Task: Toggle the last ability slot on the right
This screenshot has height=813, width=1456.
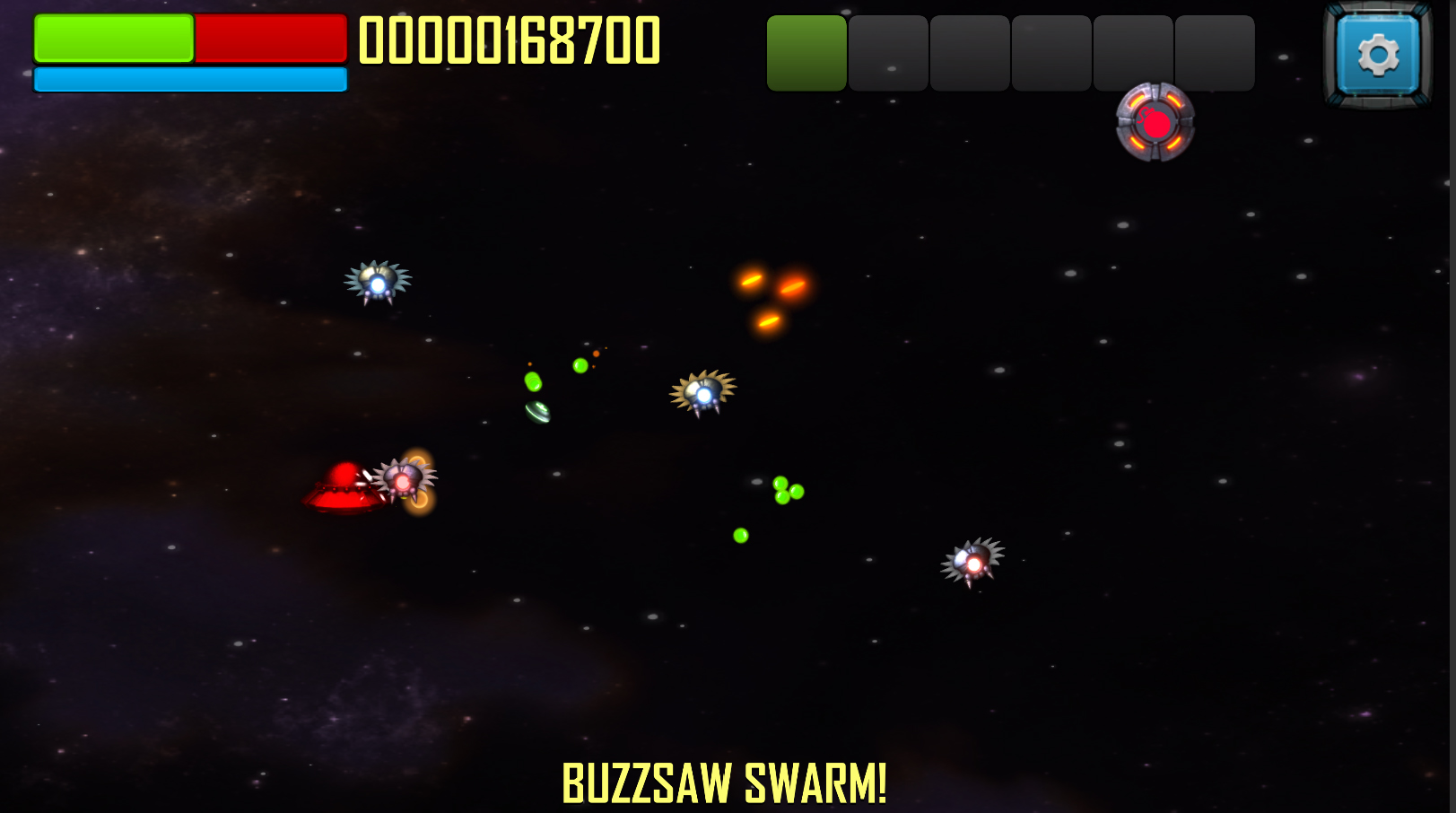Action: click(x=1213, y=51)
